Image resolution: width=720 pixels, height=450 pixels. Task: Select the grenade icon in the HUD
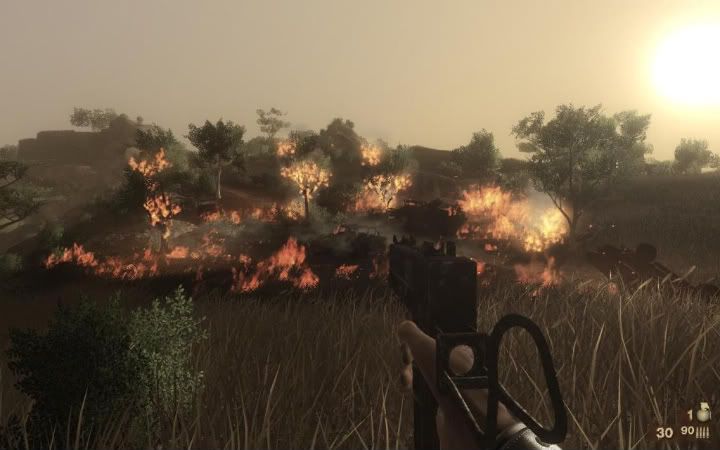pos(703,412)
